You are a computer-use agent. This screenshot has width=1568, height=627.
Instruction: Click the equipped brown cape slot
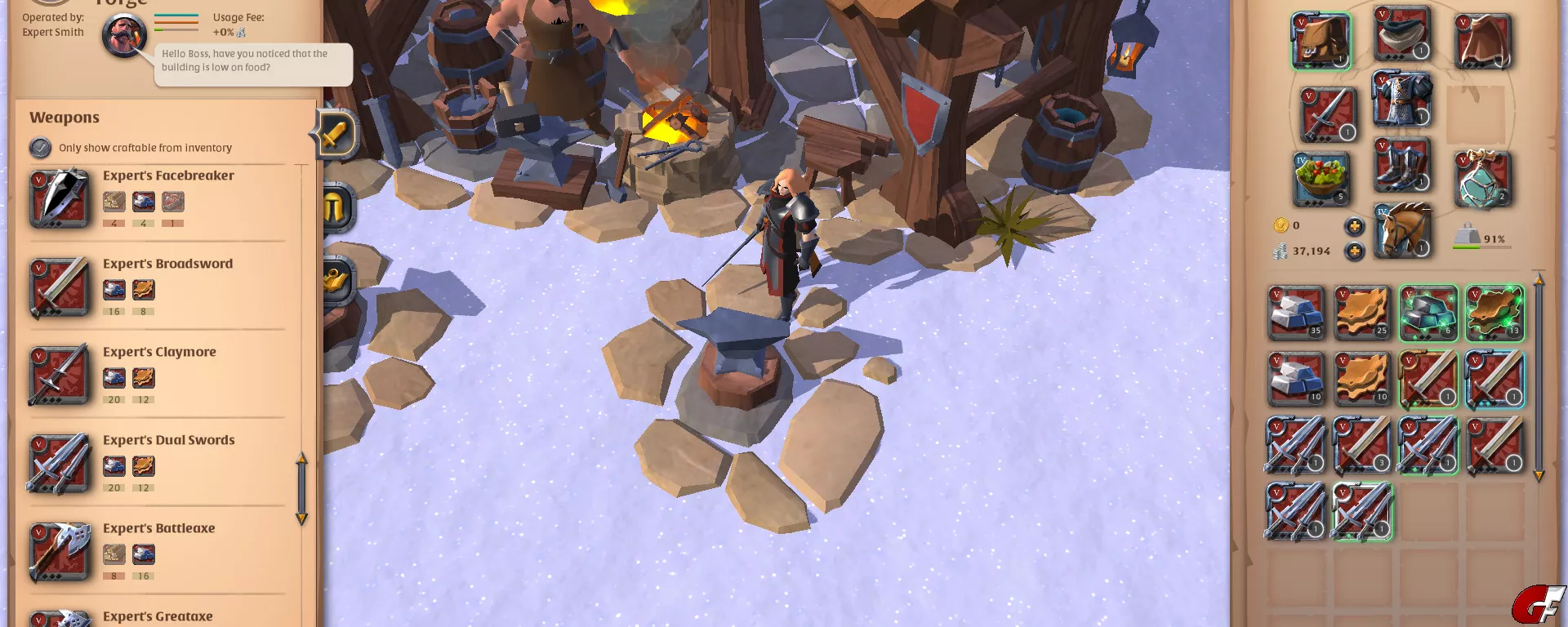coord(1483,41)
